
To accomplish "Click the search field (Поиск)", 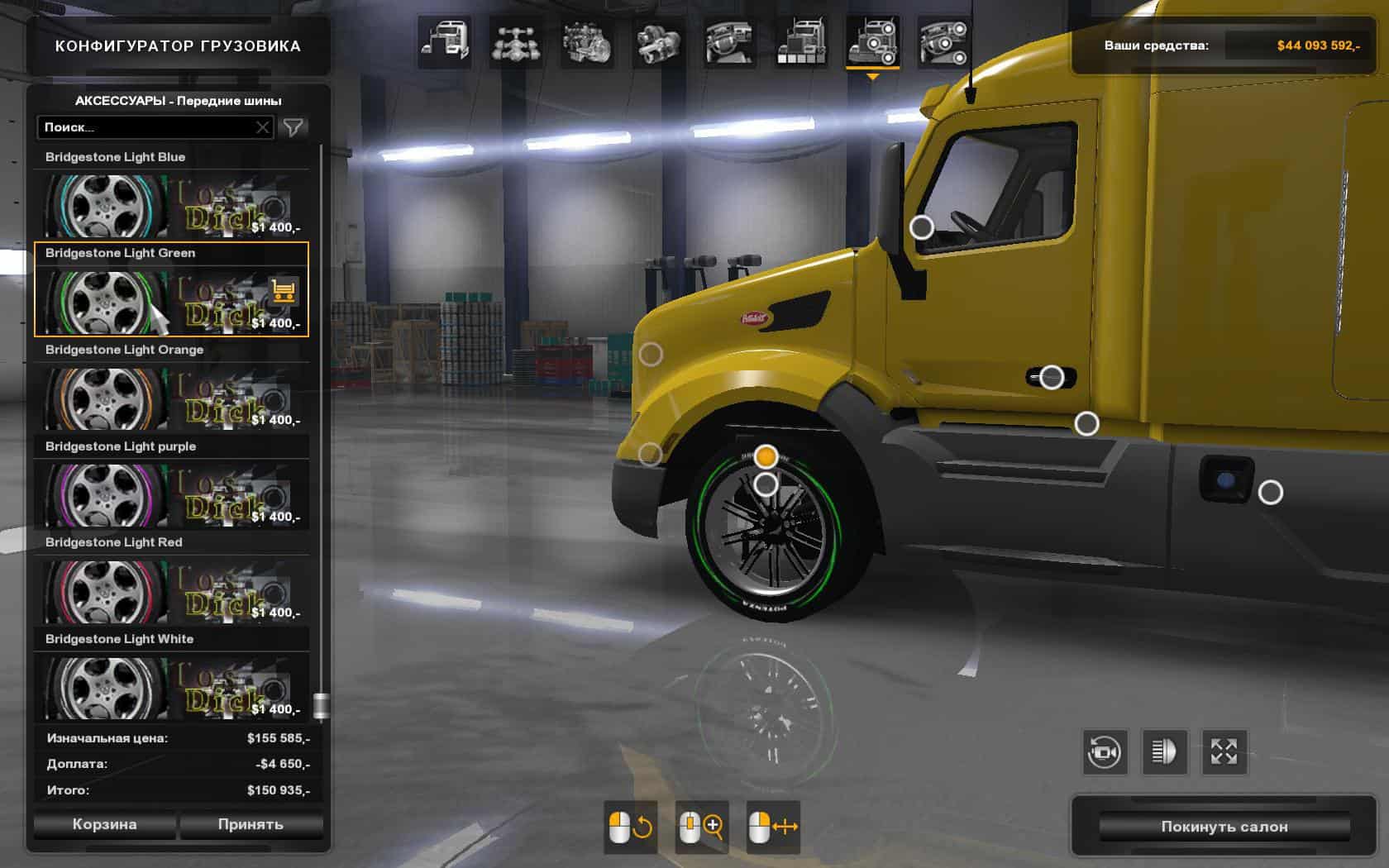I will click(x=145, y=127).
